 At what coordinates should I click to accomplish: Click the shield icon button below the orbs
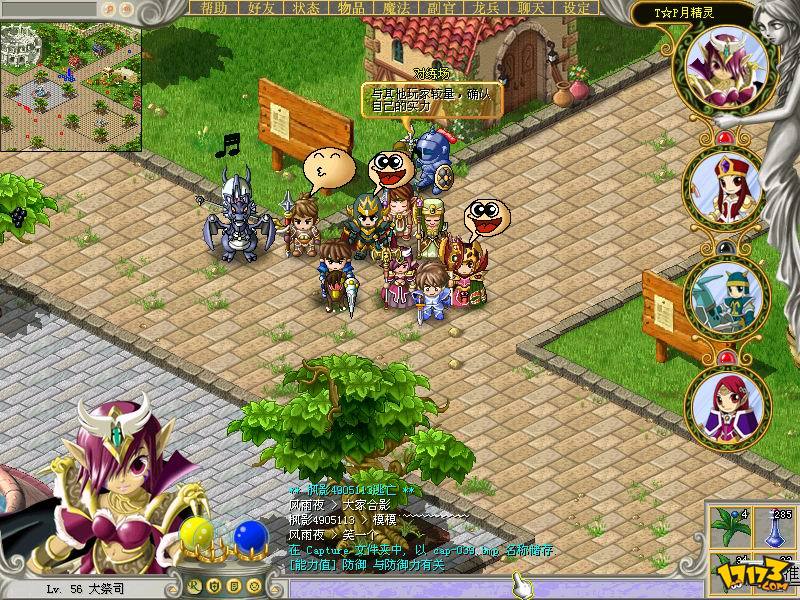[215, 585]
